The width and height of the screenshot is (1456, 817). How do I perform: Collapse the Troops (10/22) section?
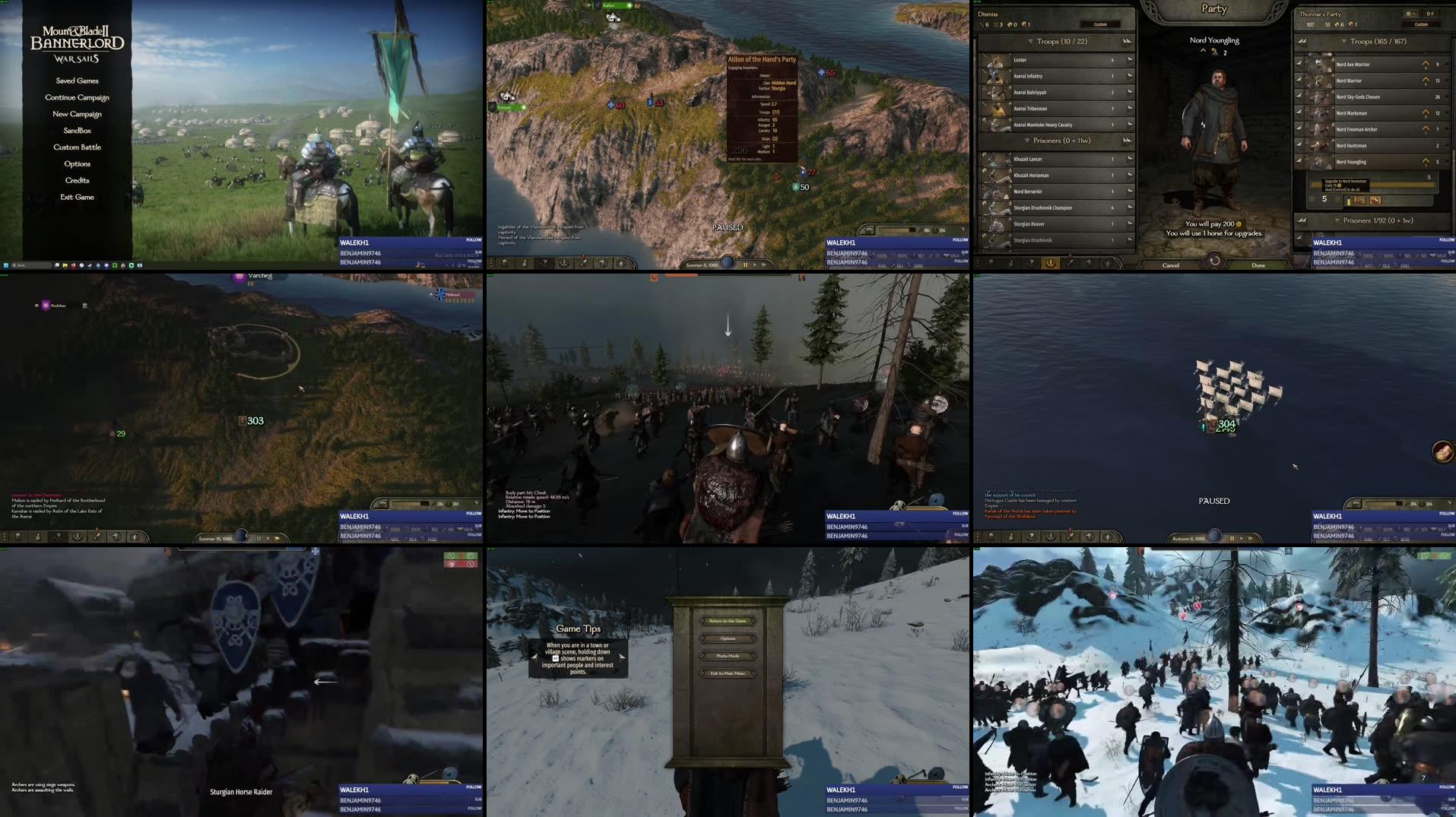click(1032, 41)
